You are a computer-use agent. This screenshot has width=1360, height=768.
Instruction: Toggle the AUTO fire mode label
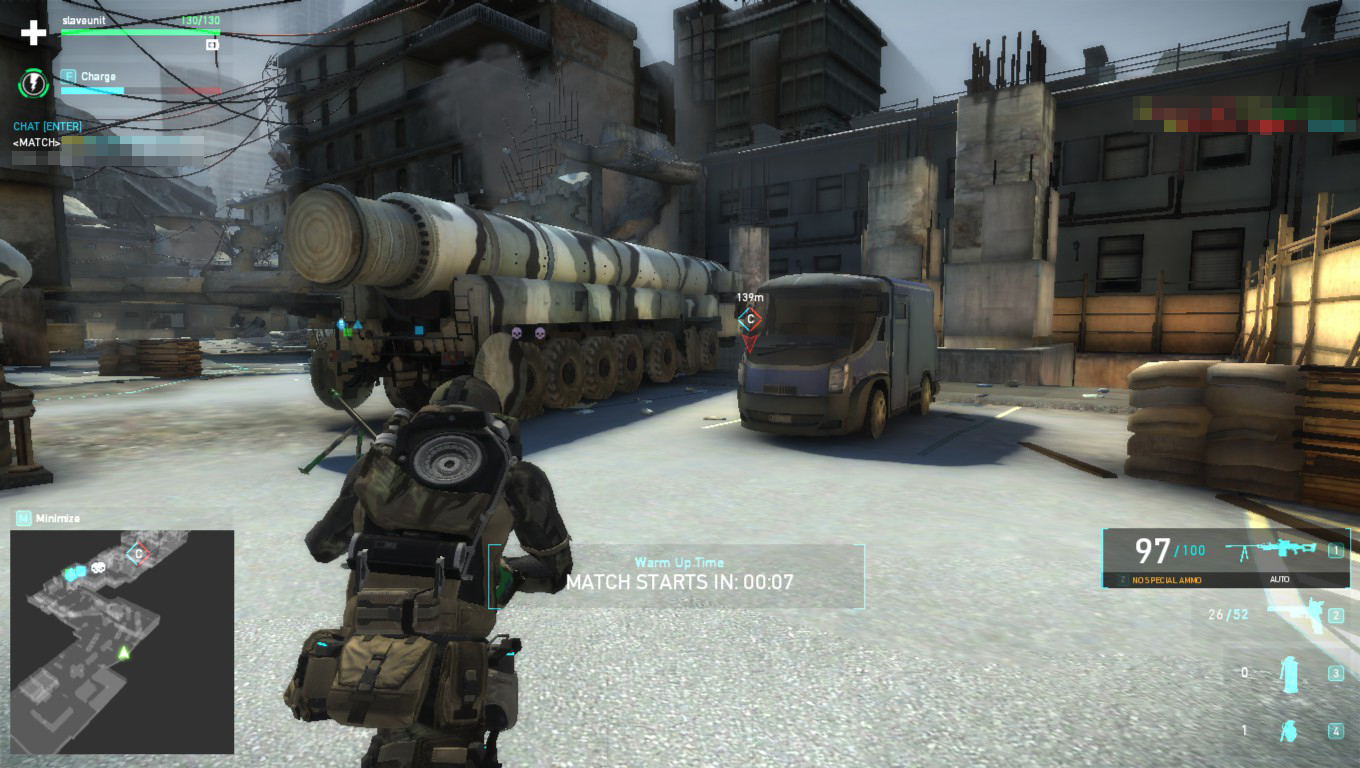point(1279,580)
